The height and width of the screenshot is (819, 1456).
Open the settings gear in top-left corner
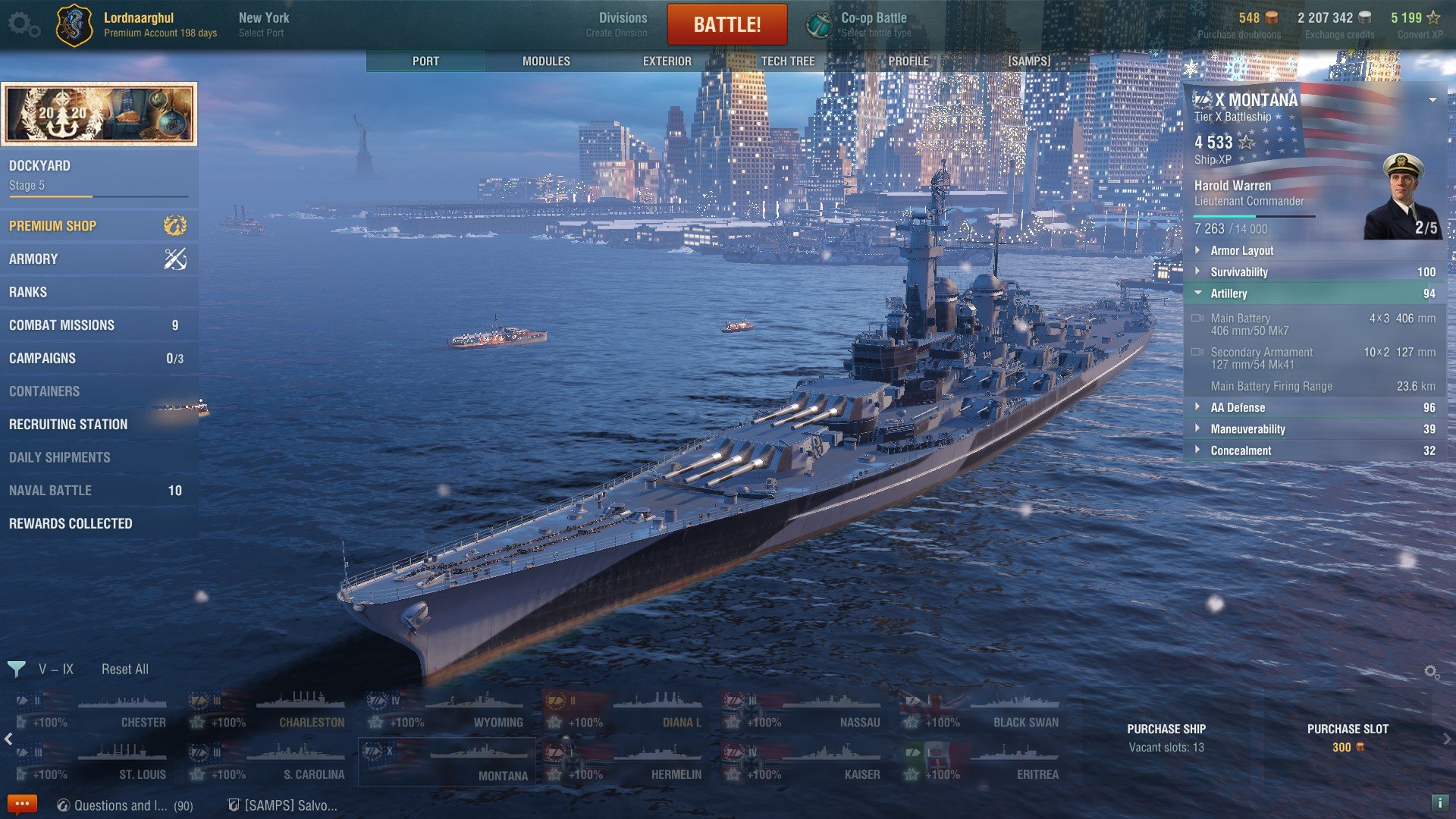[x=23, y=24]
